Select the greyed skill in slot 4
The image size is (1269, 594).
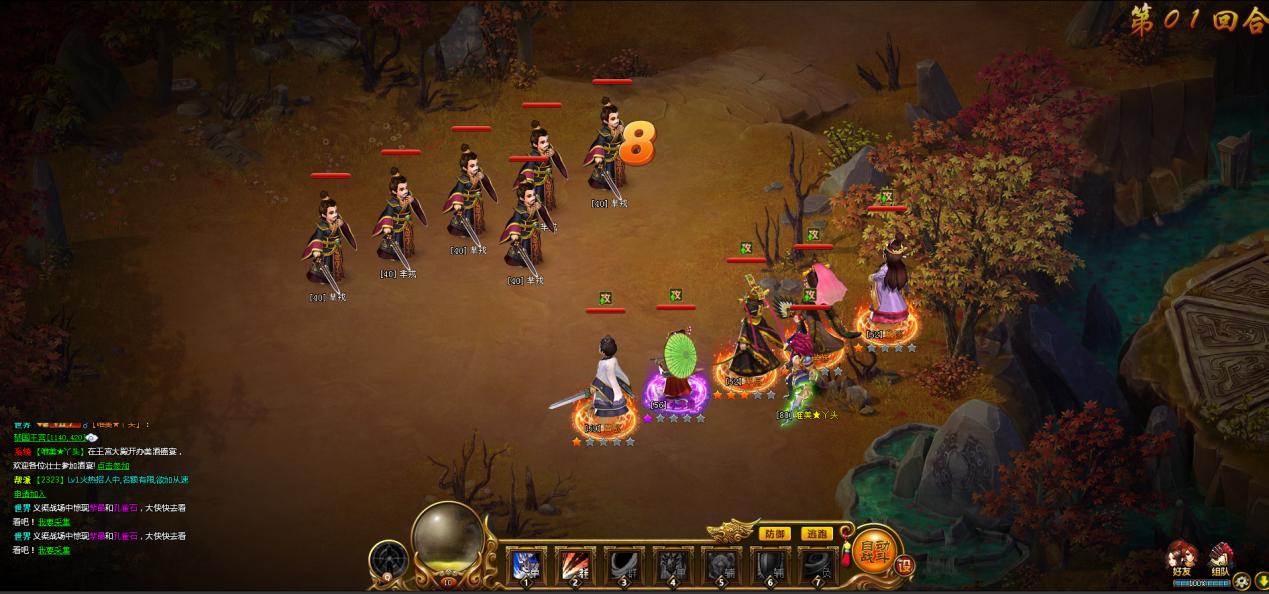pyautogui.click(x=673, y=566)
